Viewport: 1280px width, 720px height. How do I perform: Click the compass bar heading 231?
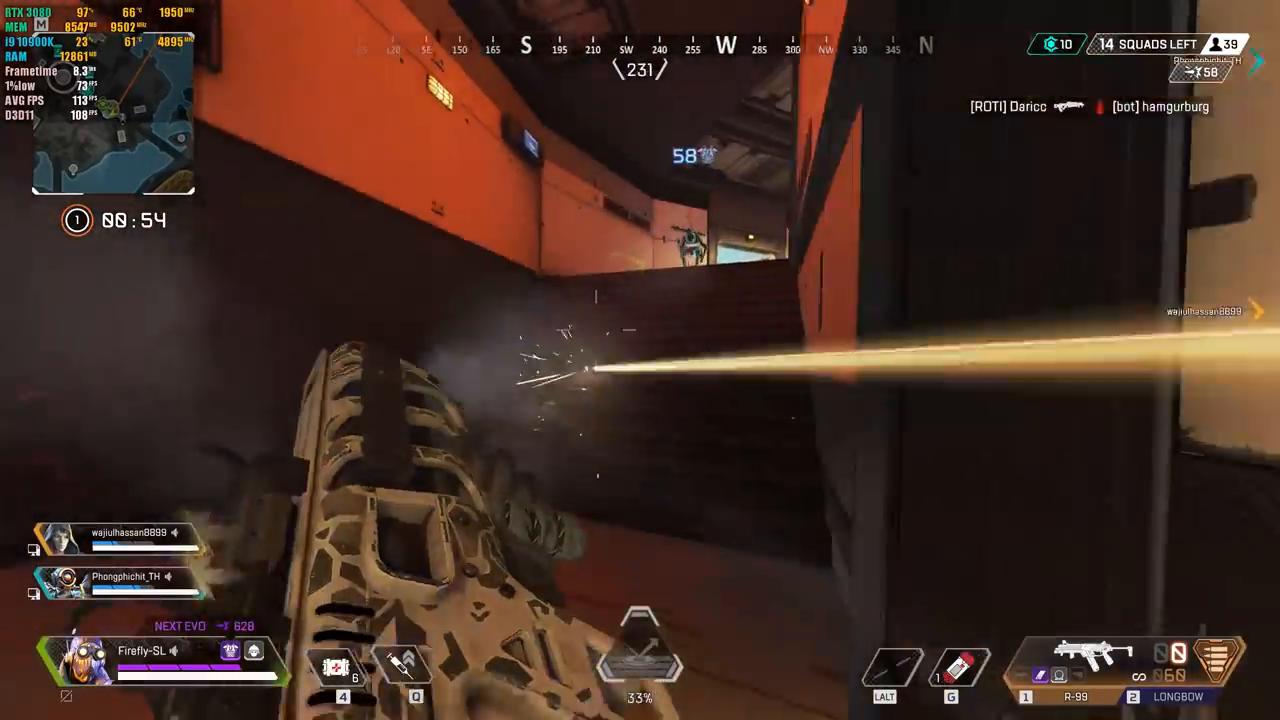coord(640,70)
